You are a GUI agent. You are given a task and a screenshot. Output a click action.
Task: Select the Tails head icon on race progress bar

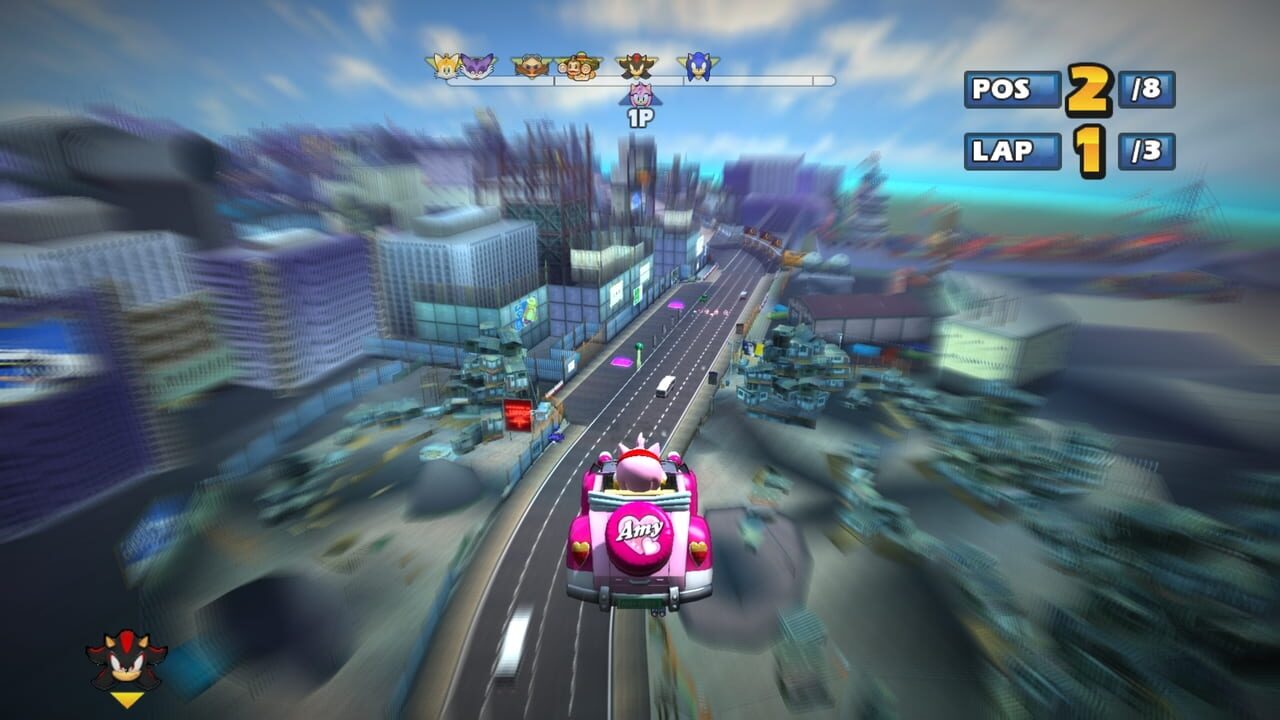click(x=443, y=64)
